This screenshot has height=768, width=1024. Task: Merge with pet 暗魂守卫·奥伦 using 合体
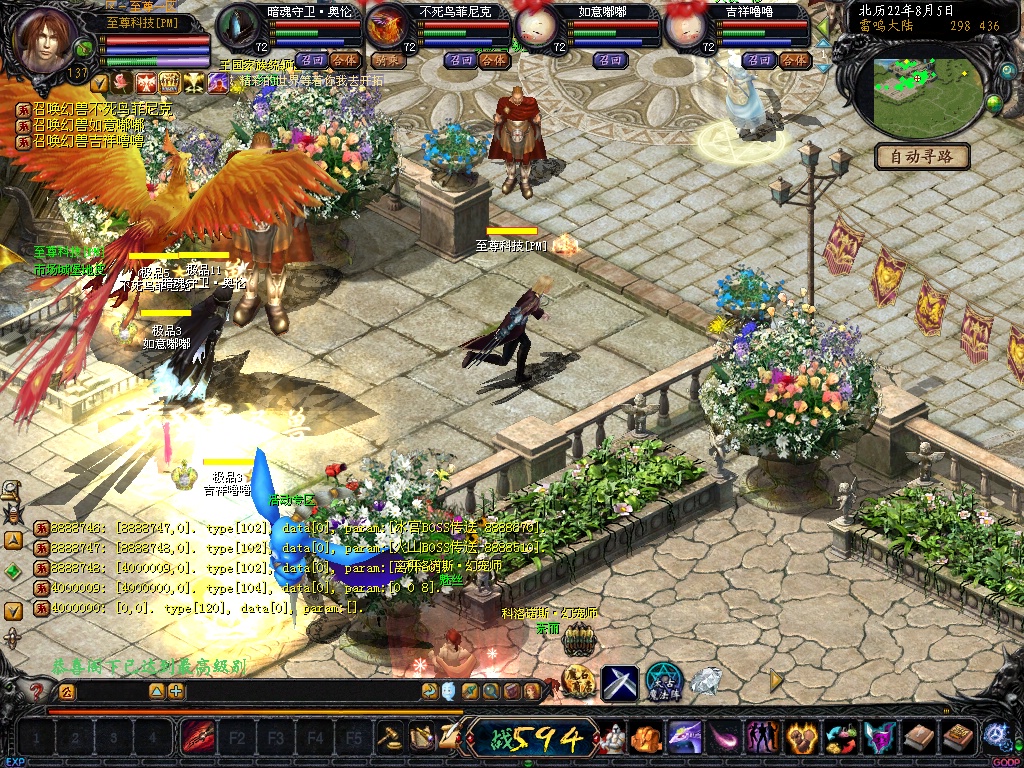coord(344,60)
